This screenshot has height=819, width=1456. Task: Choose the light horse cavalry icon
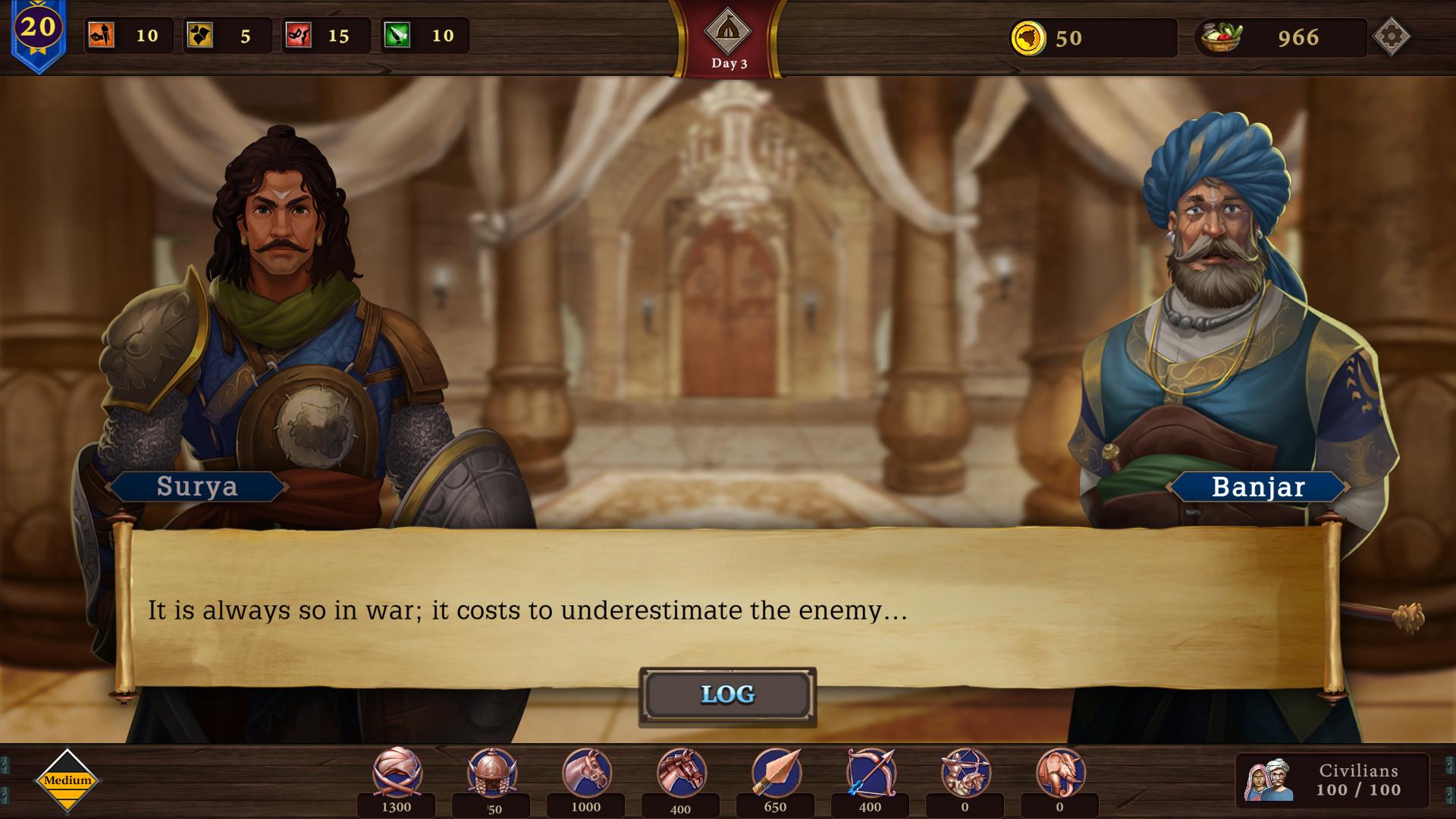click(x=586, y=773)
